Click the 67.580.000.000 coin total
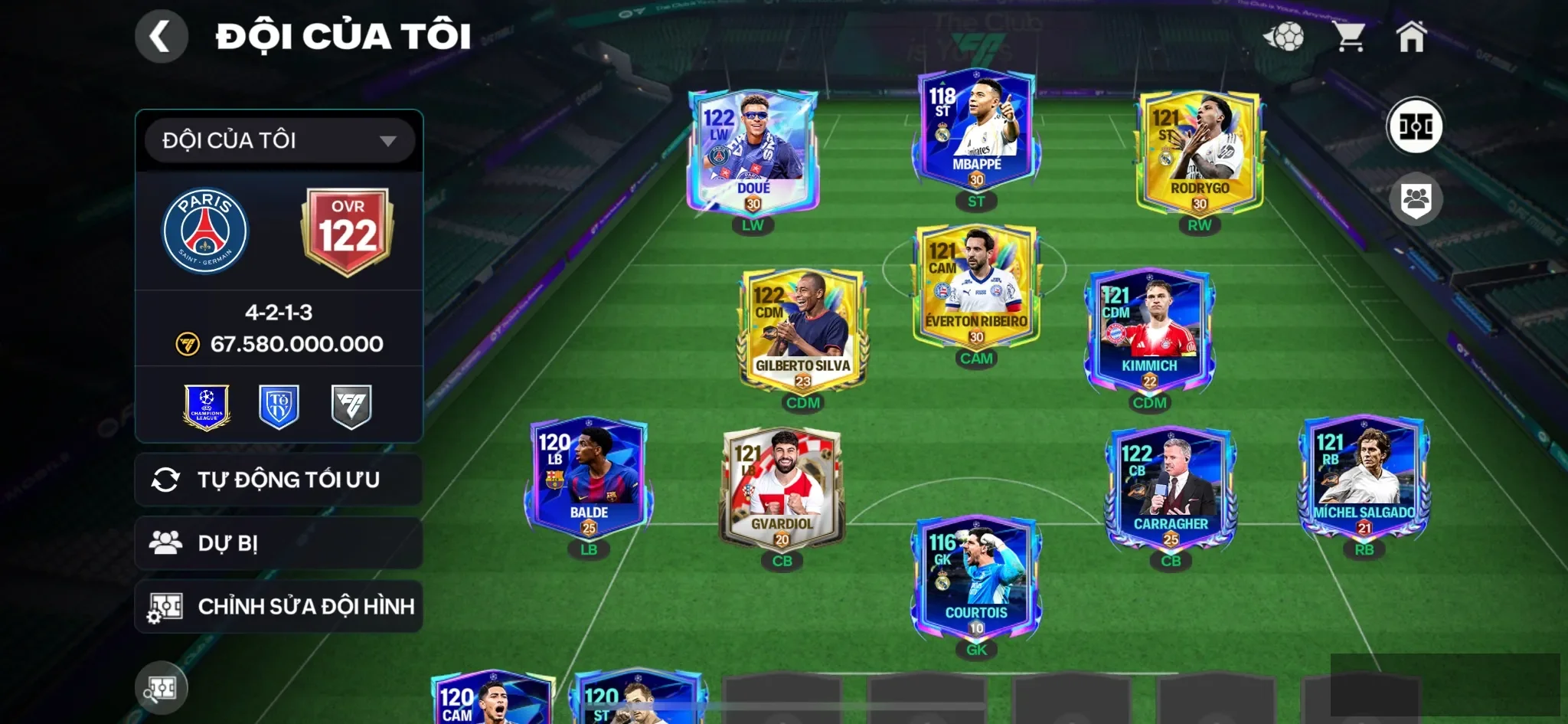 tap(297, 343)
